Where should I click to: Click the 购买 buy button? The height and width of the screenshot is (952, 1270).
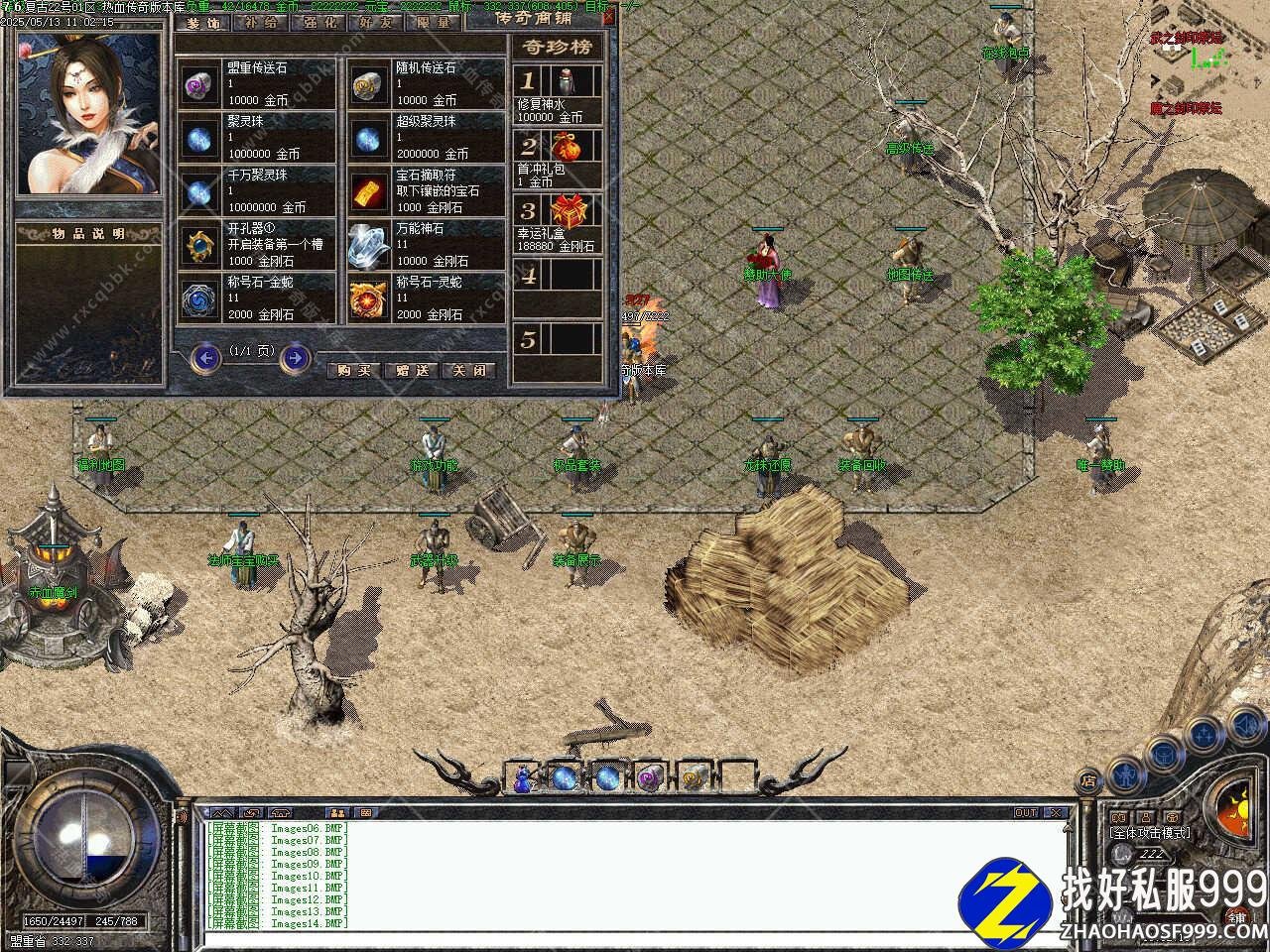354,370
